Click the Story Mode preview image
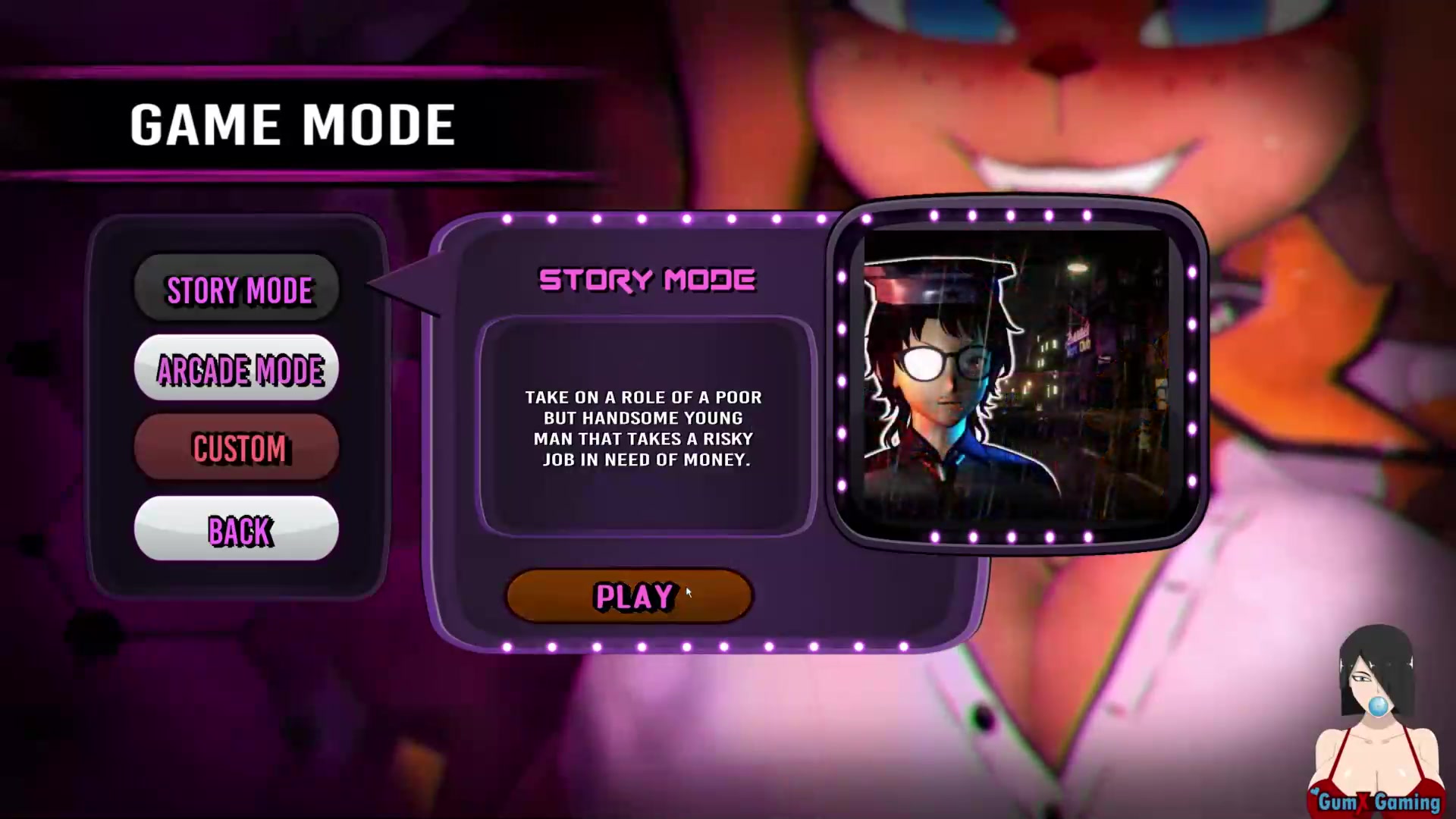The image size is (1456, 819). [1015, 375]
